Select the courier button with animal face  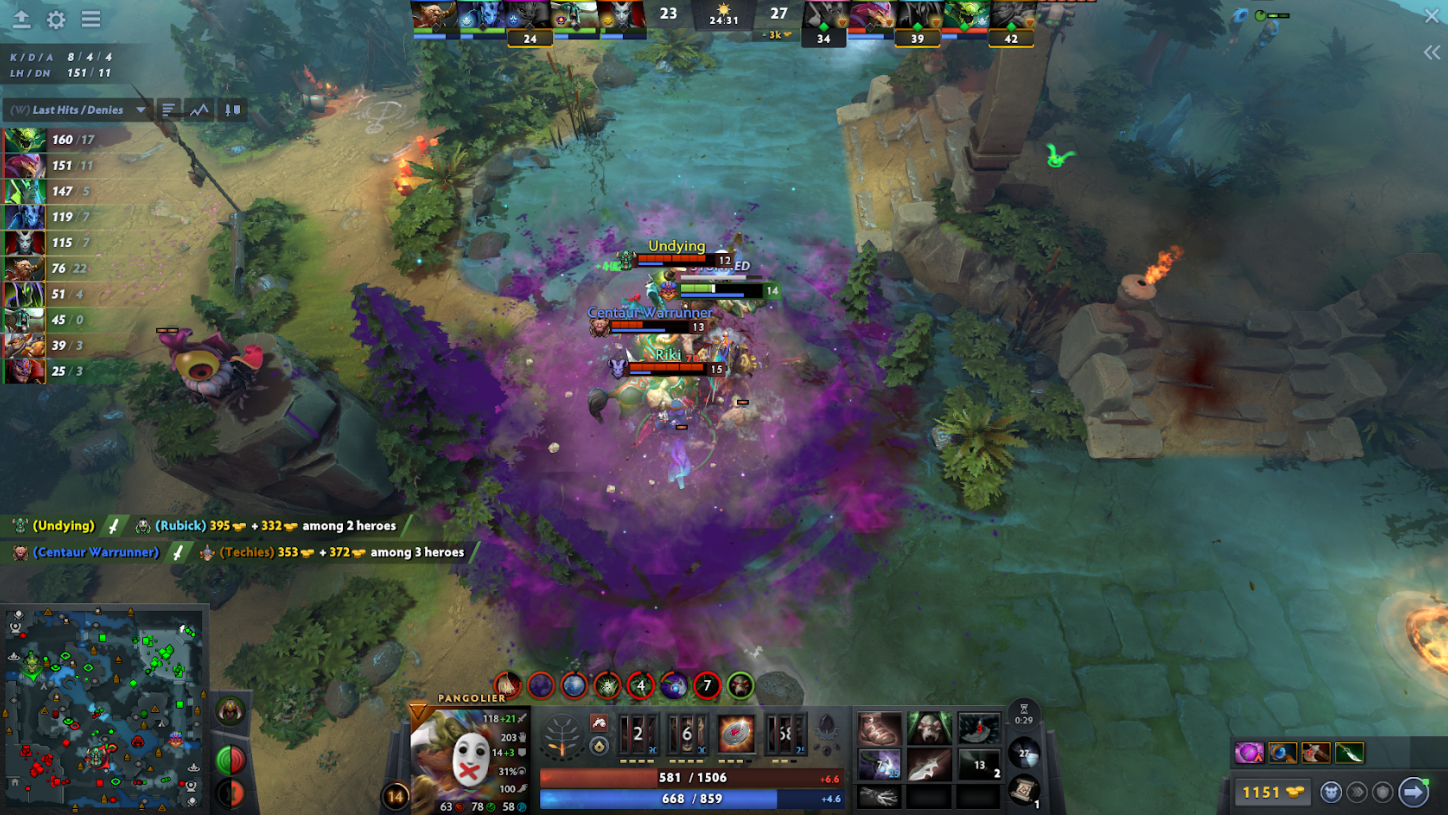click(x=1331, y=792)
